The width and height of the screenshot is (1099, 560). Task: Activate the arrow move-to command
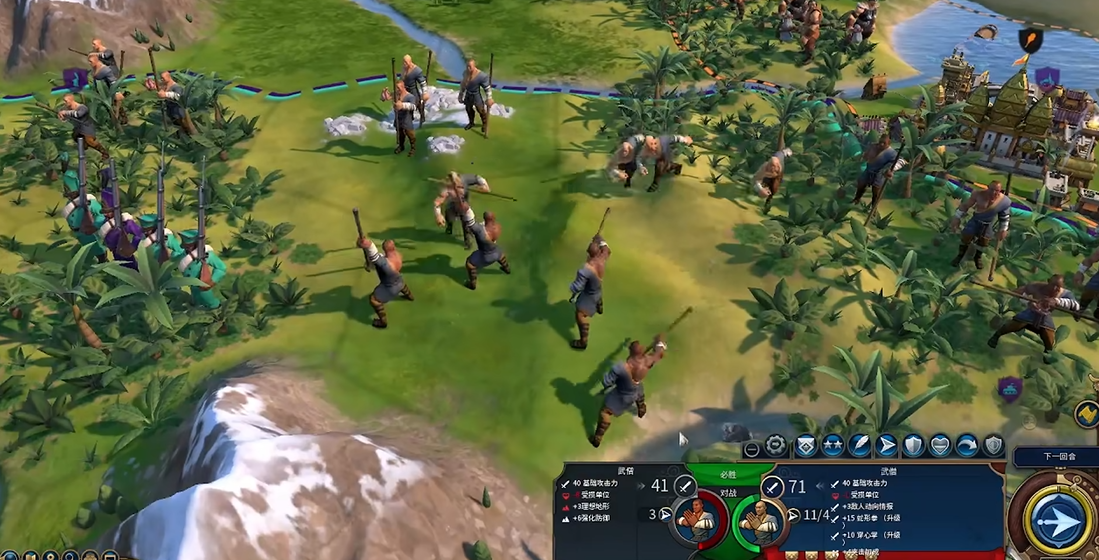click(886, 446)
